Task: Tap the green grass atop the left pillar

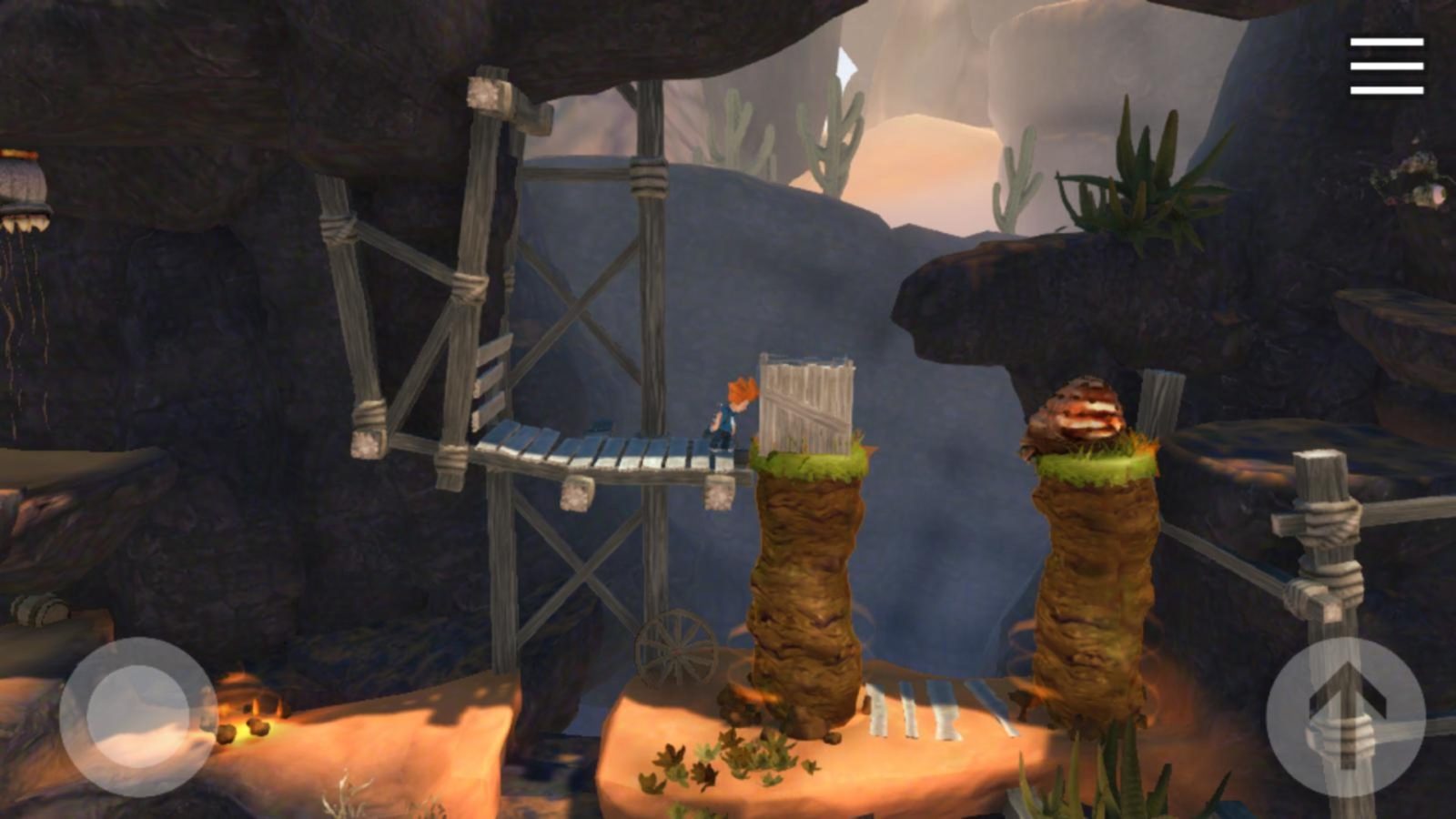Action: coord(810,461)
